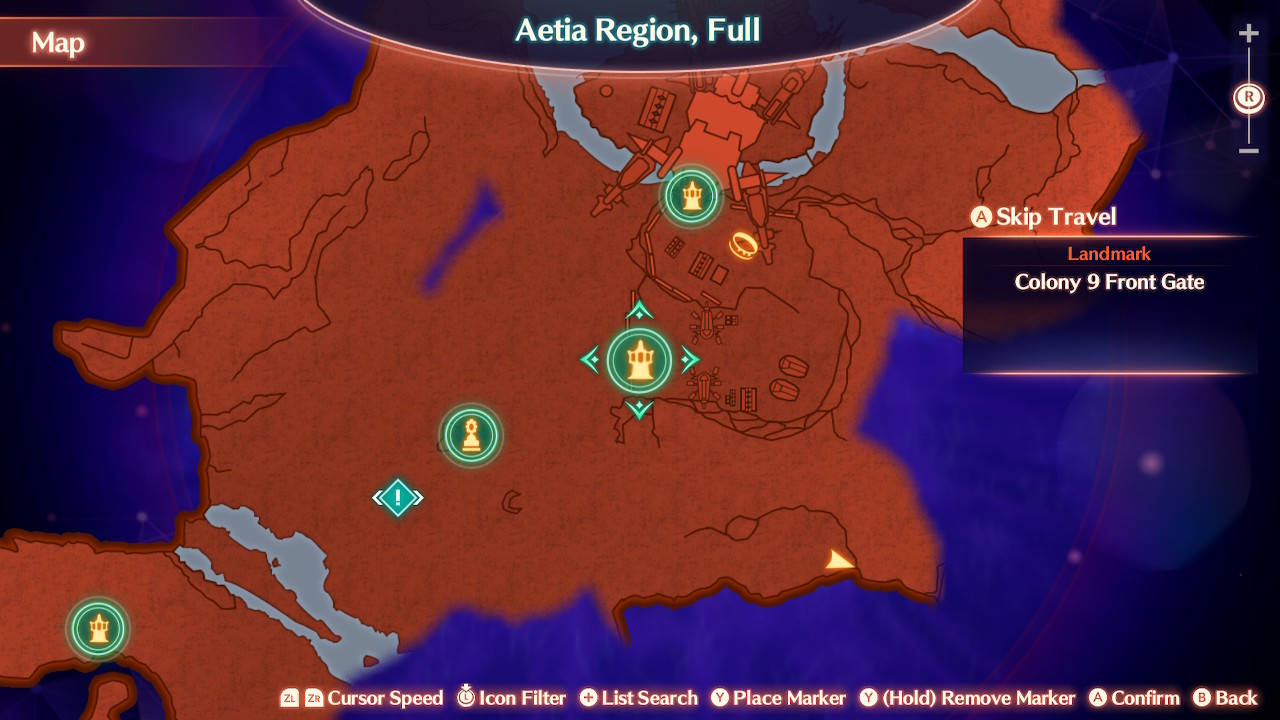The height and width of the screenshot is (720, 1280).
Task: Select the teal exclamation quest marker
Action: (398, 496)
